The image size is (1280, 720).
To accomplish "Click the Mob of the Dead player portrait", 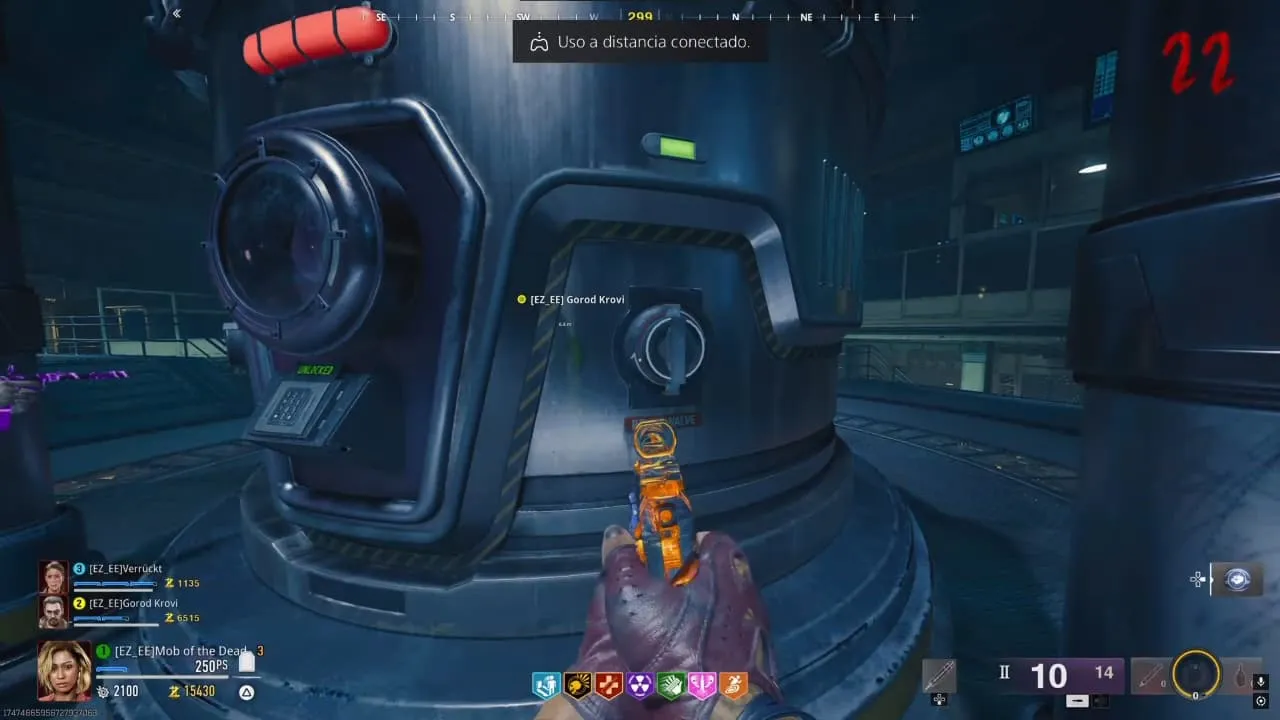I will coord(64,669).
